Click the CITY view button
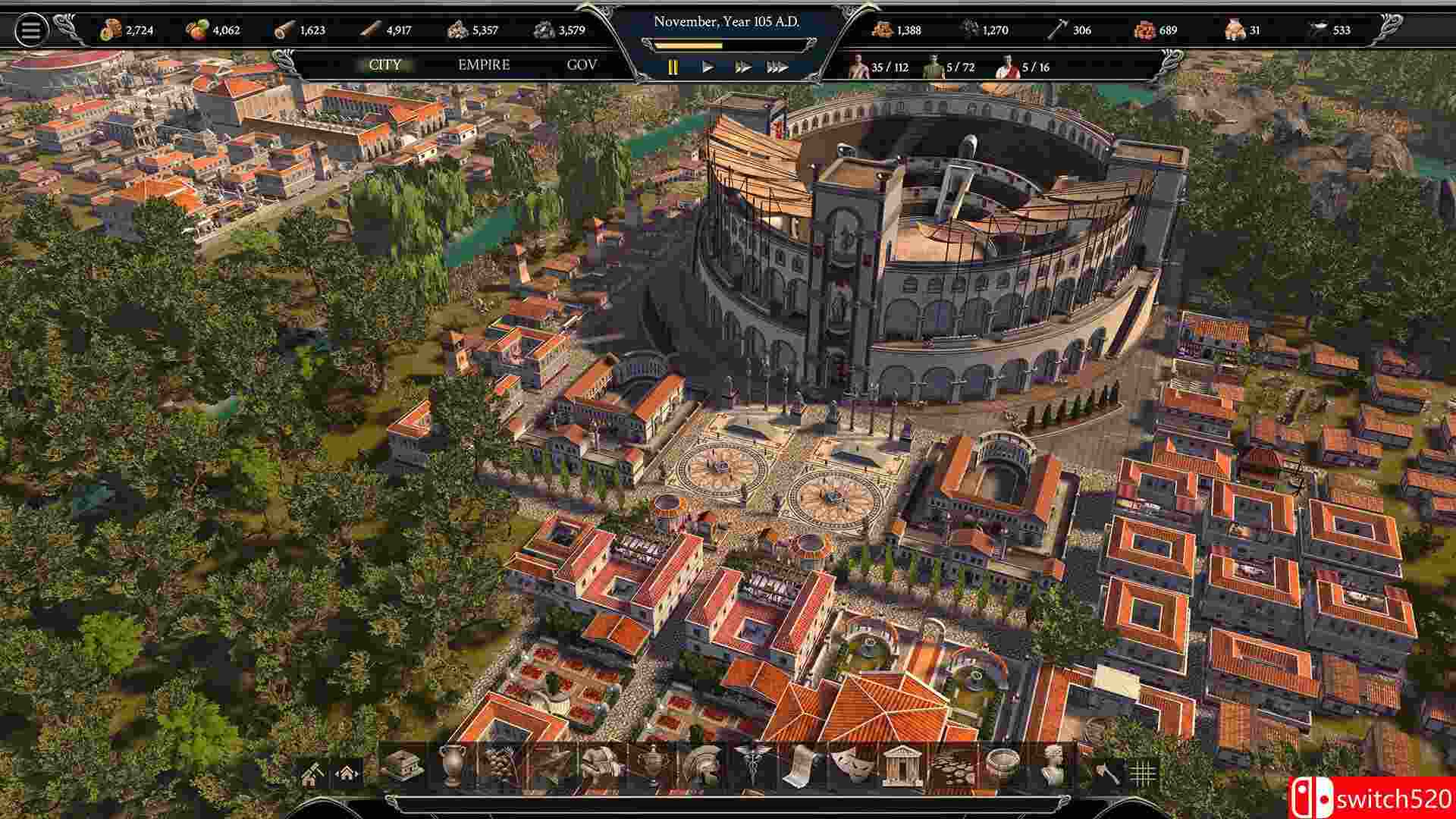Viewport: 1456px width, 819px height. pyautogui.click(x=385, y=65)
